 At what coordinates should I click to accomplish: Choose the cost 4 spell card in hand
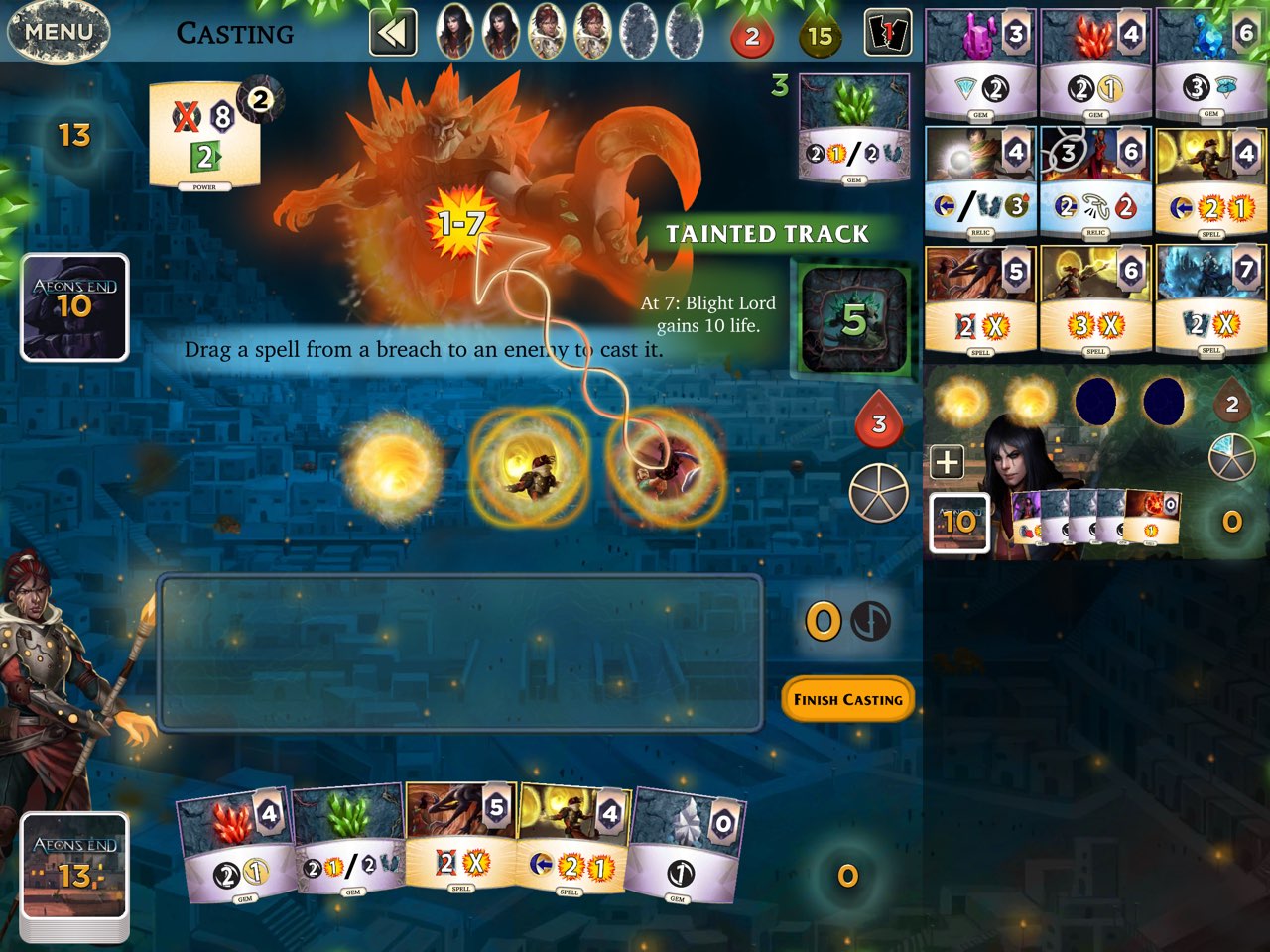pyautogui.click(x=573, y=839)
